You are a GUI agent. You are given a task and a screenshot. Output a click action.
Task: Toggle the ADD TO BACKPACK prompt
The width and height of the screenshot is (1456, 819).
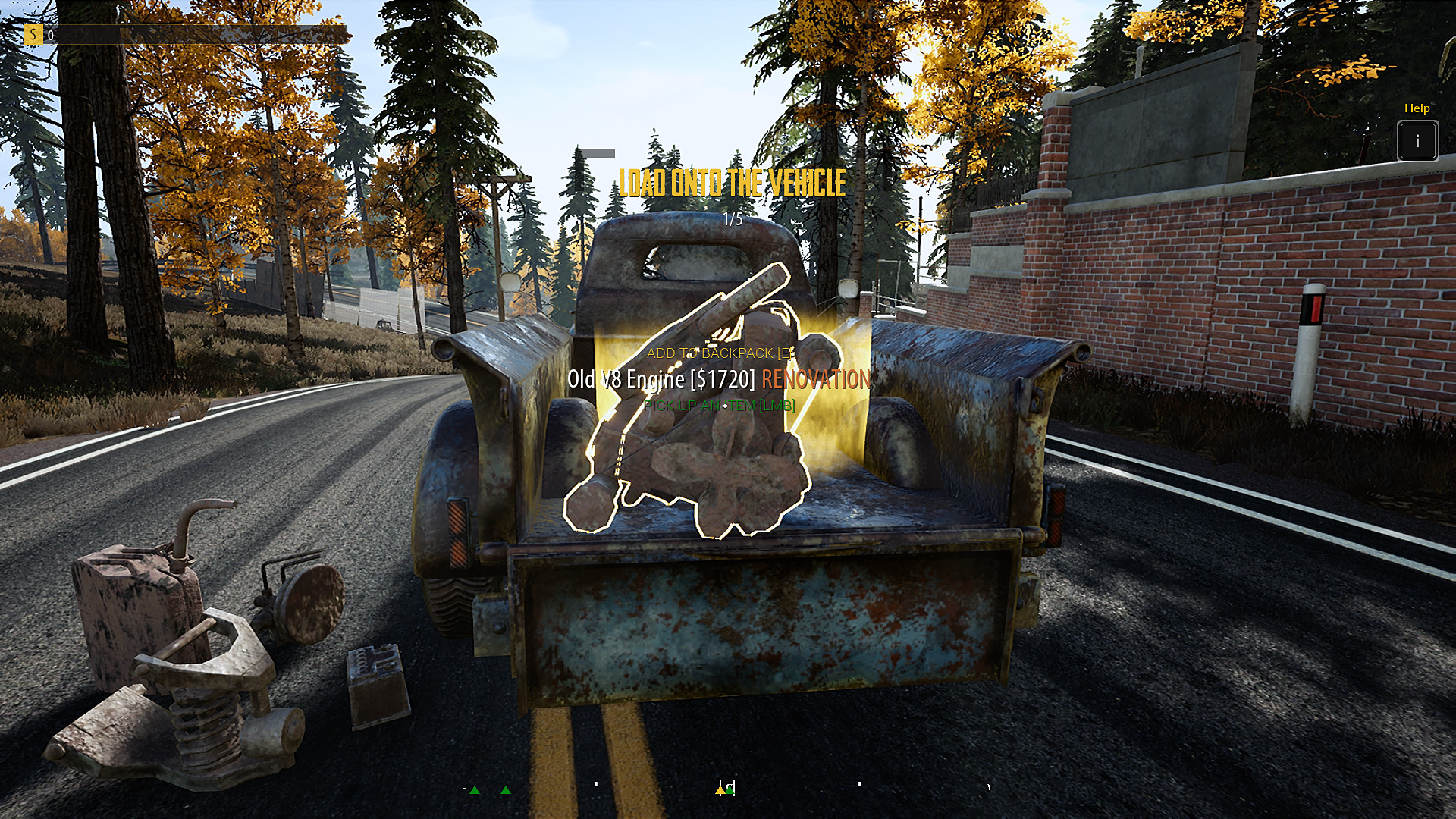click(x=719, y=352)
